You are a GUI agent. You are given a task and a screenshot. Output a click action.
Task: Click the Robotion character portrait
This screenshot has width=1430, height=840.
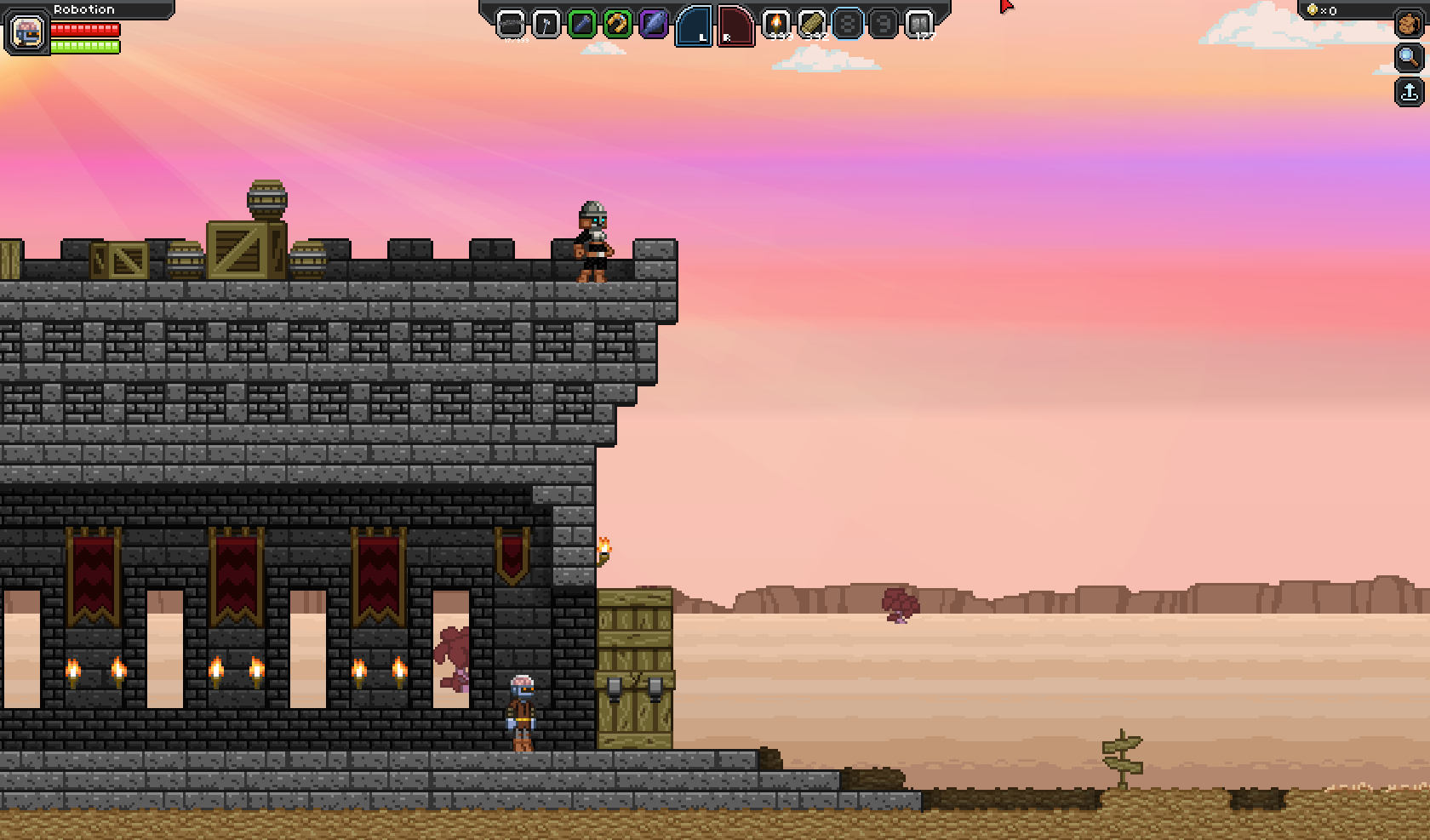pos(27,32)
